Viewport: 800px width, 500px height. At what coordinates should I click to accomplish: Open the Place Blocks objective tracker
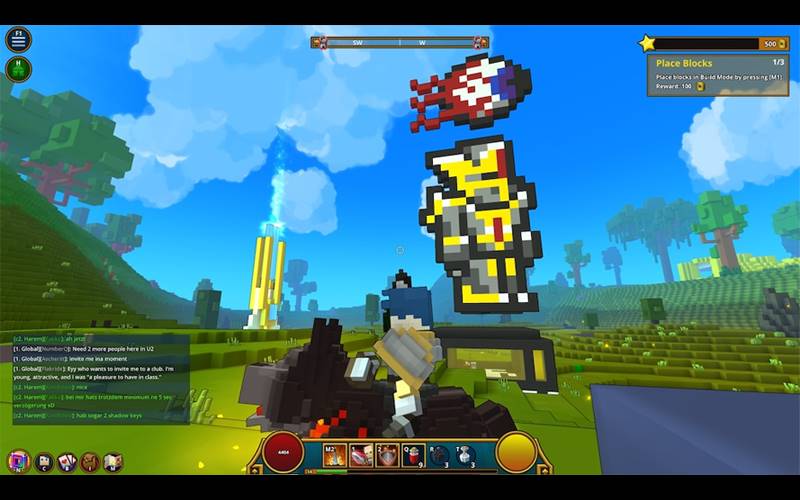point(717,74)
